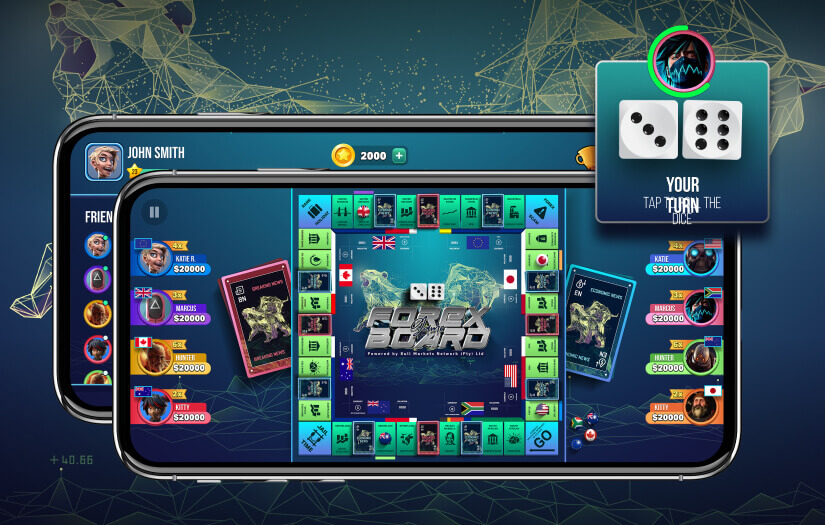
Task: Add coins with the green plus button
Action: coord(399,155)
